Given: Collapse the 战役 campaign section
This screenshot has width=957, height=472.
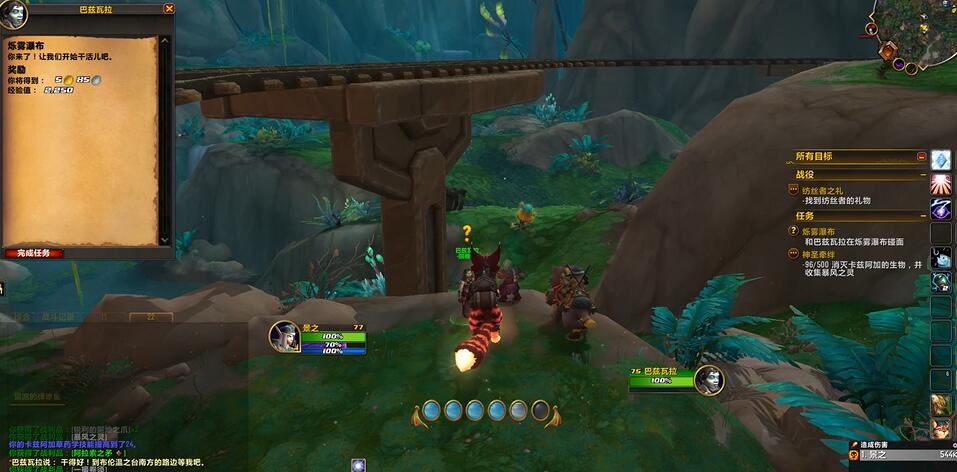Looking at the screenshot, I should click(921, 175).
